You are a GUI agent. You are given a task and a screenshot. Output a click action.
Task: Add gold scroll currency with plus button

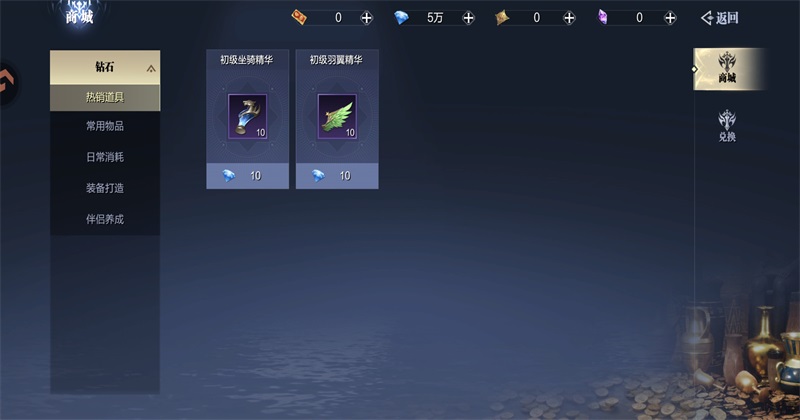click(x=569, y=18)
